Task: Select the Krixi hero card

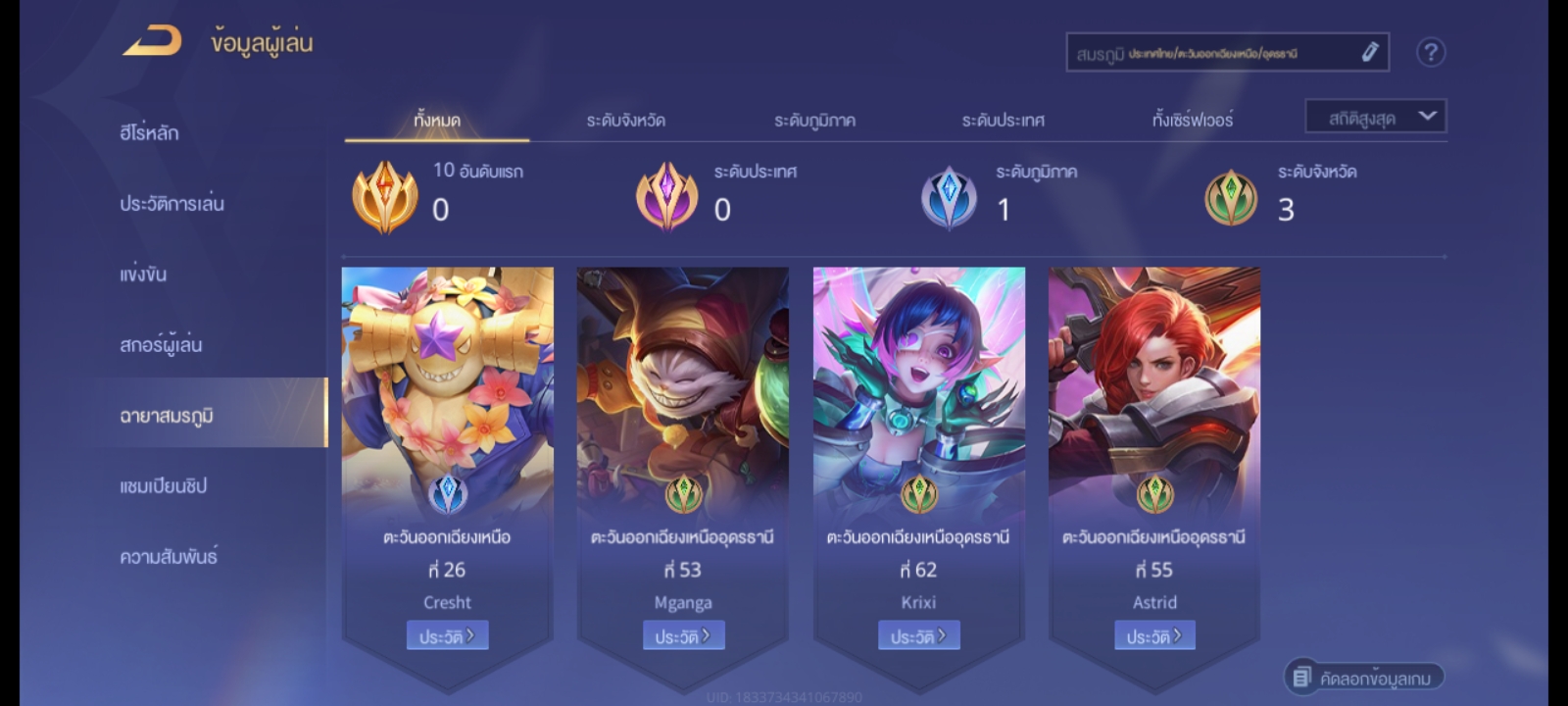Action: point(919,412)
